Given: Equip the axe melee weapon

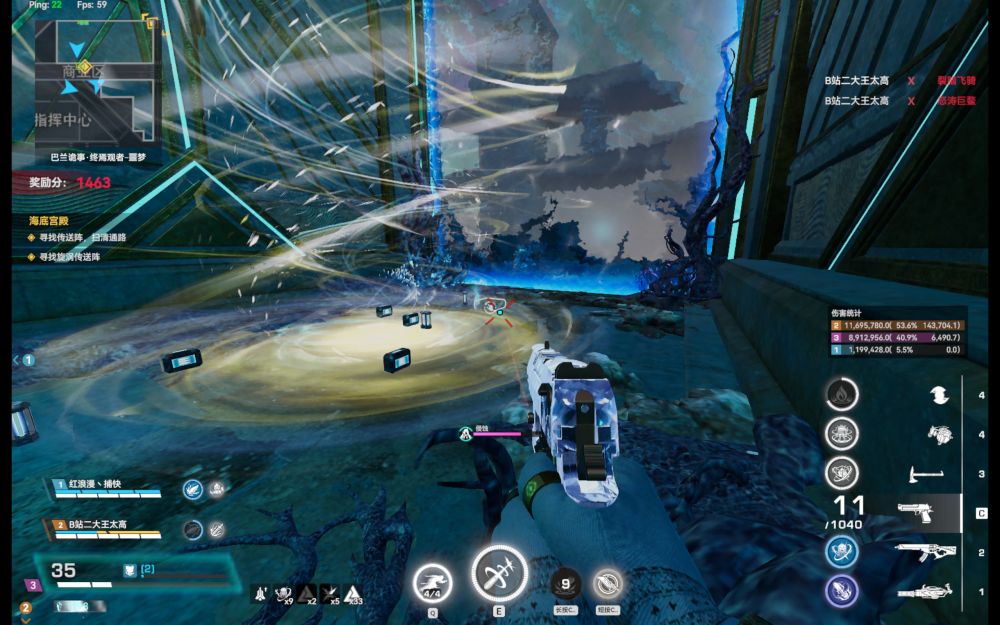Looking at the screenshot, I should [925, 474].
